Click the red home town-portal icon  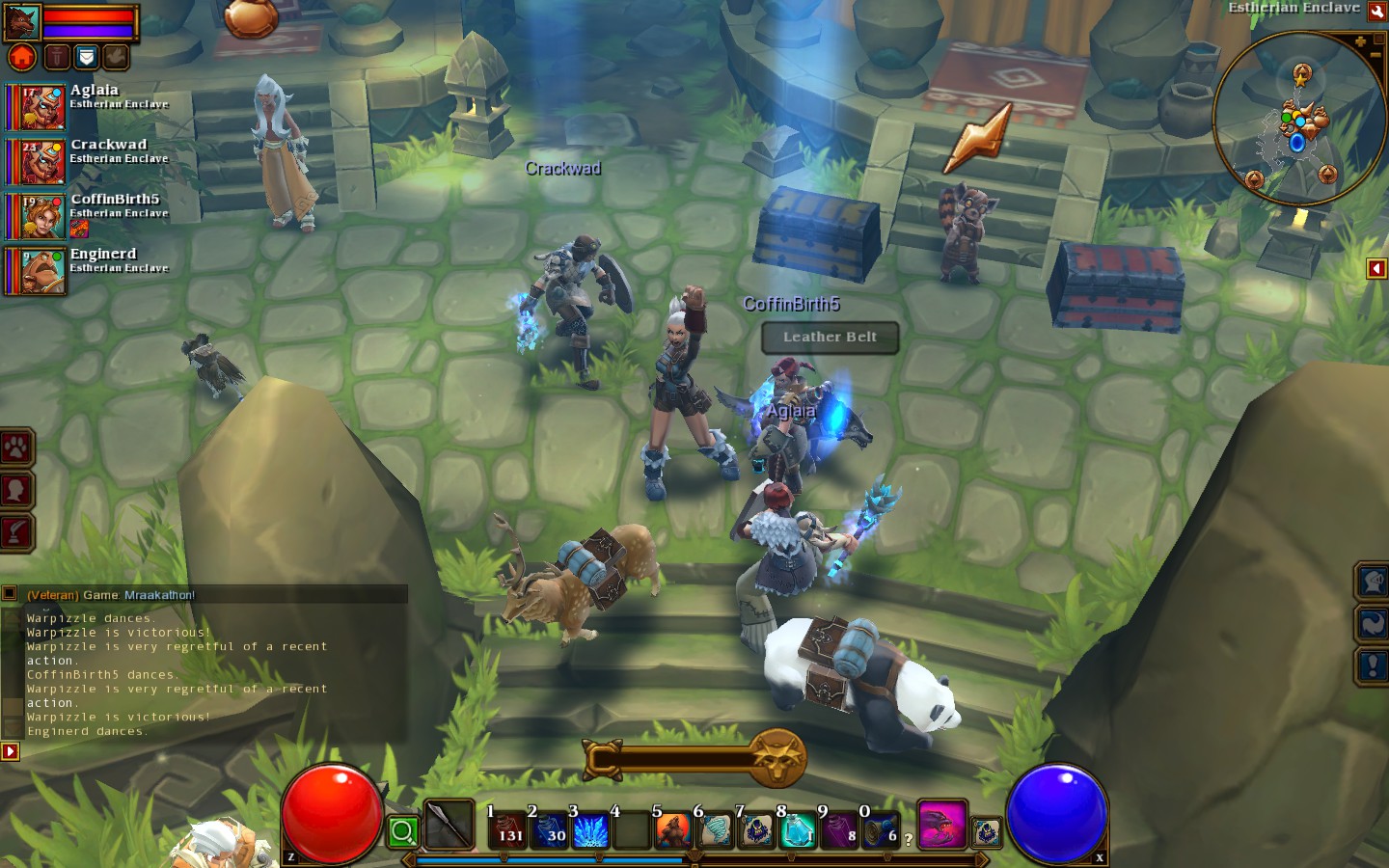coord(22,57)
